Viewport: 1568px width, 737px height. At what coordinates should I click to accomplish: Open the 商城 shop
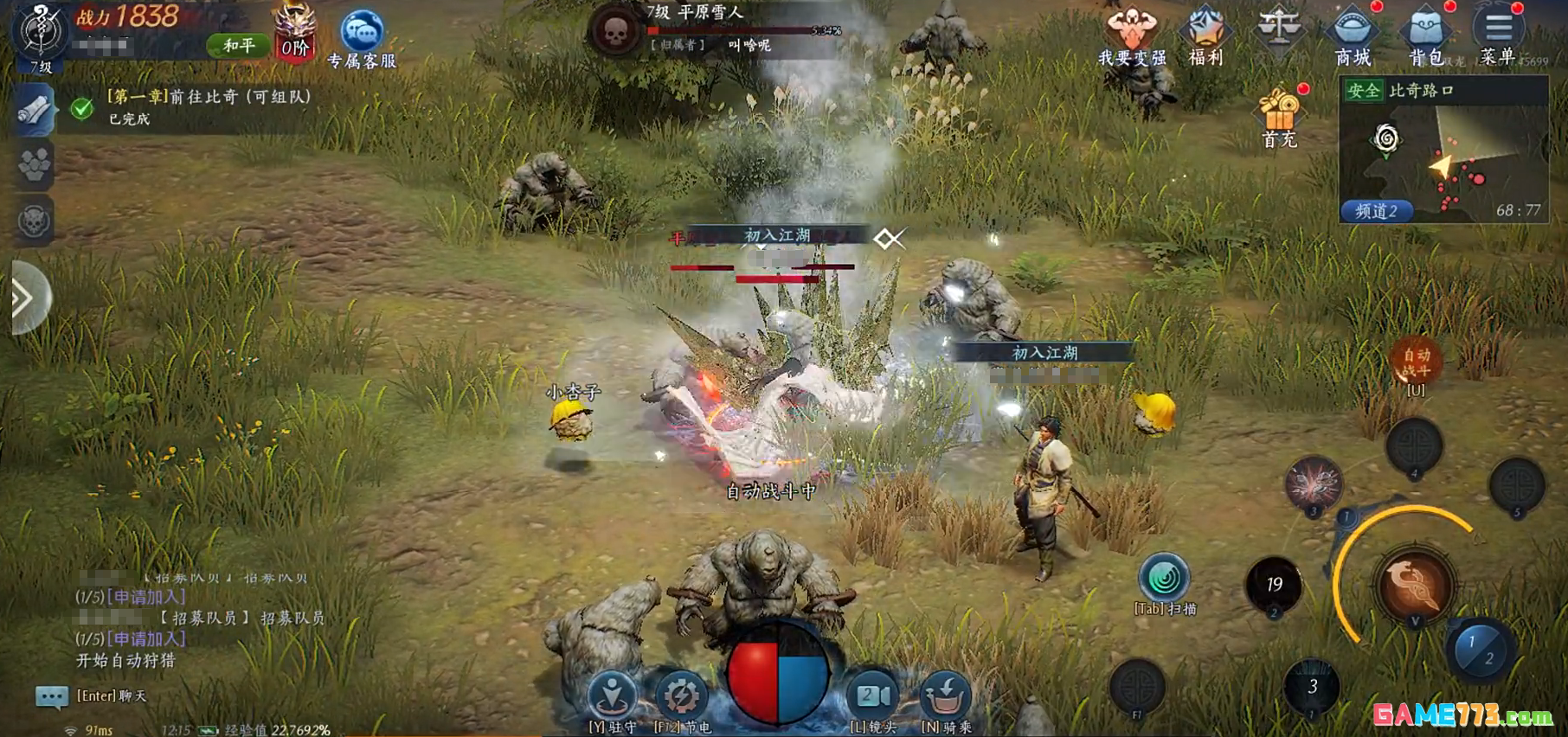point(1352,35)
